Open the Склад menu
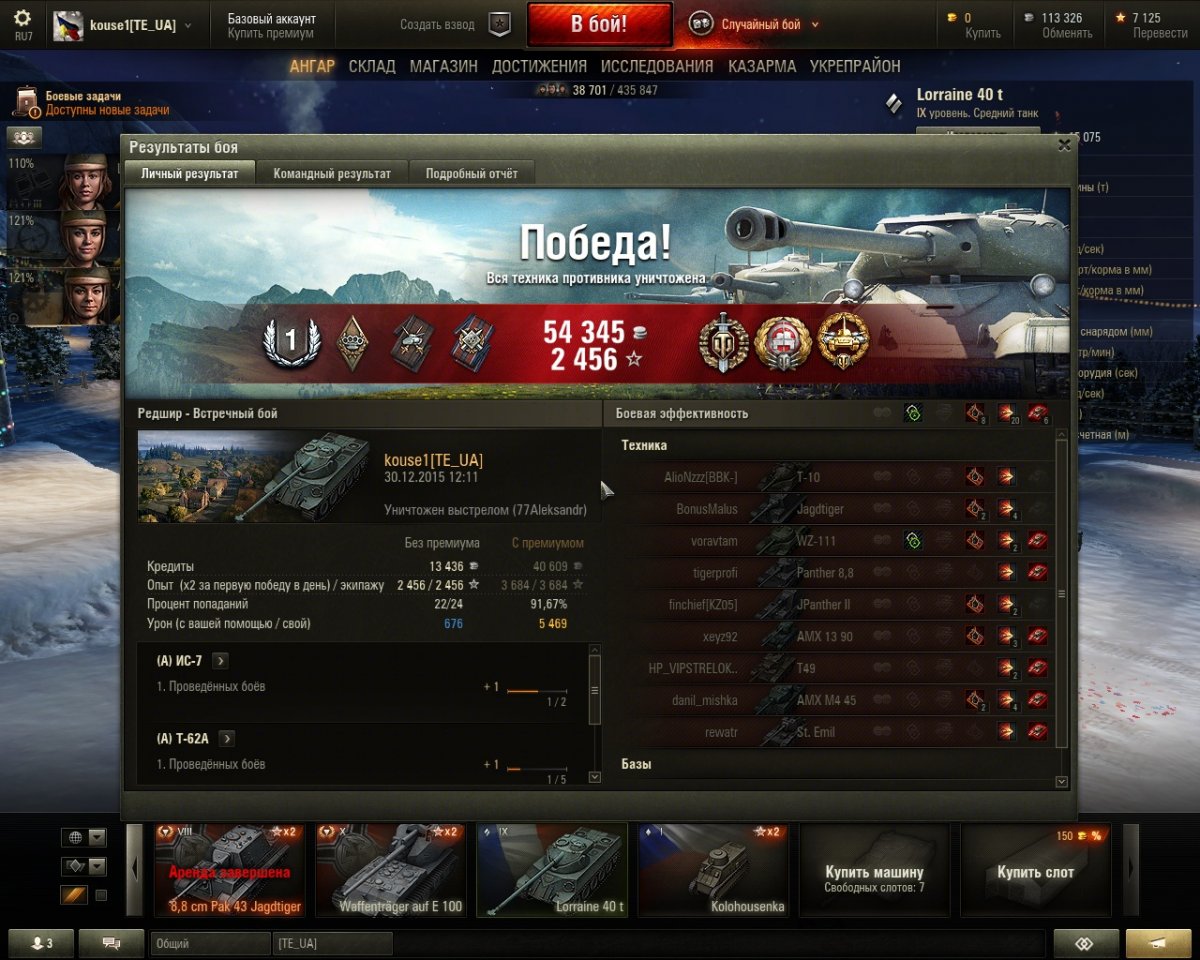 point(372,66)
